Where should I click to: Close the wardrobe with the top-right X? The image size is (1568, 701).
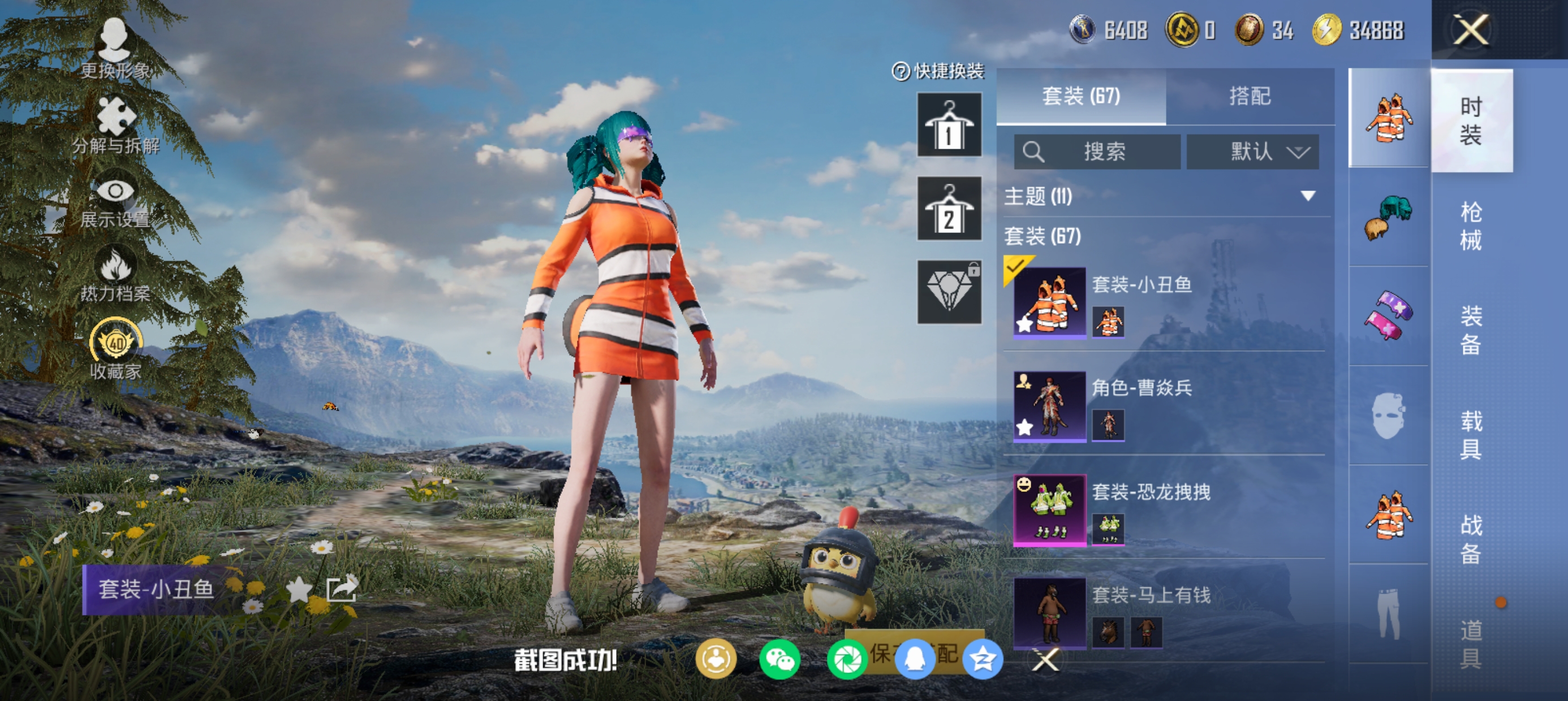click(x=1471, y=29)
